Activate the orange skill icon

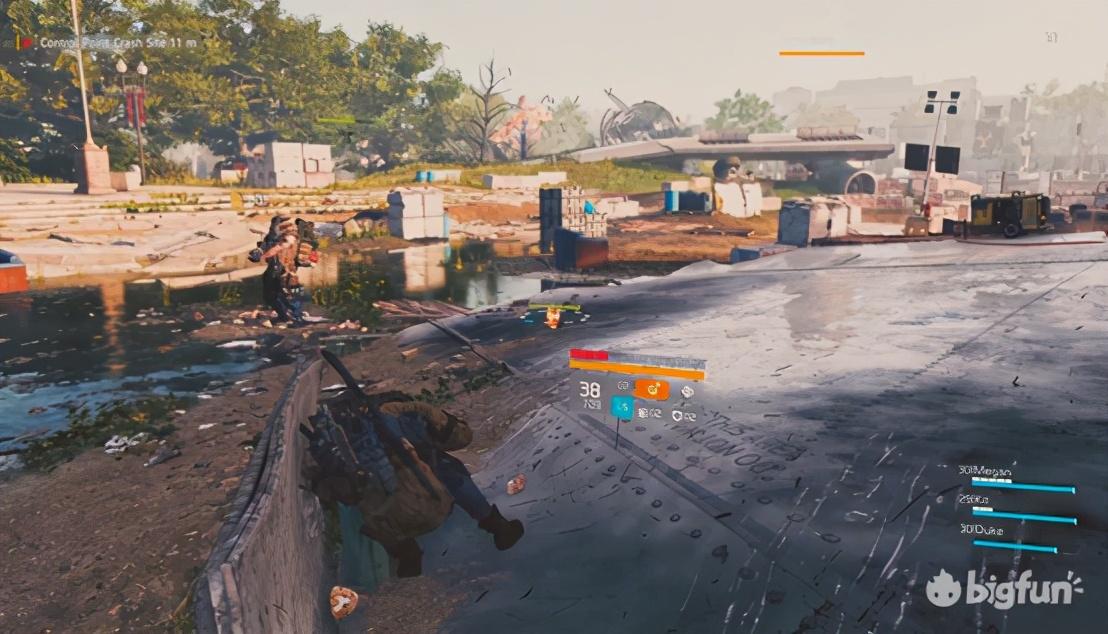[x=652, y=390]
